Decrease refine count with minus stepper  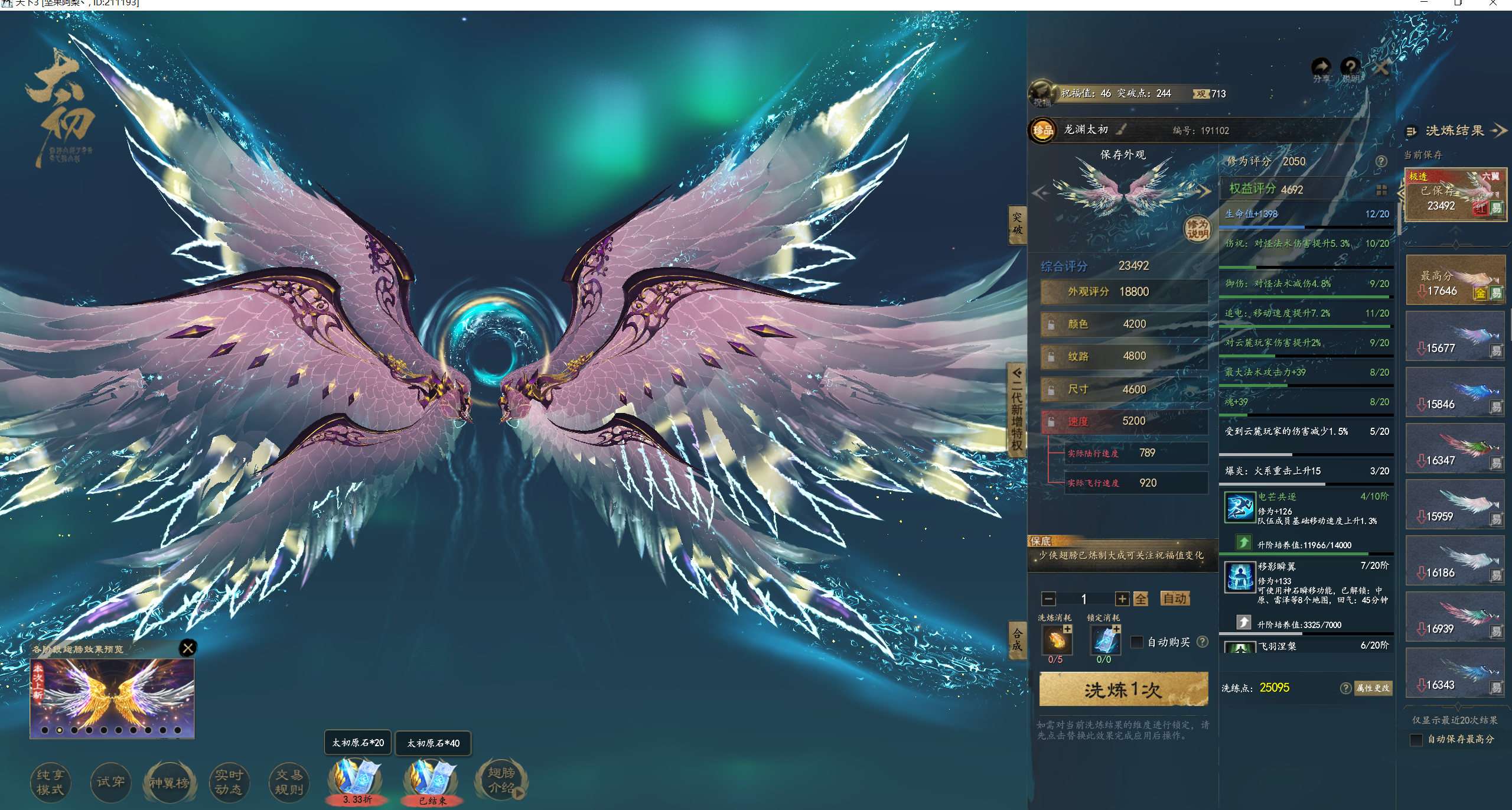1049,599
